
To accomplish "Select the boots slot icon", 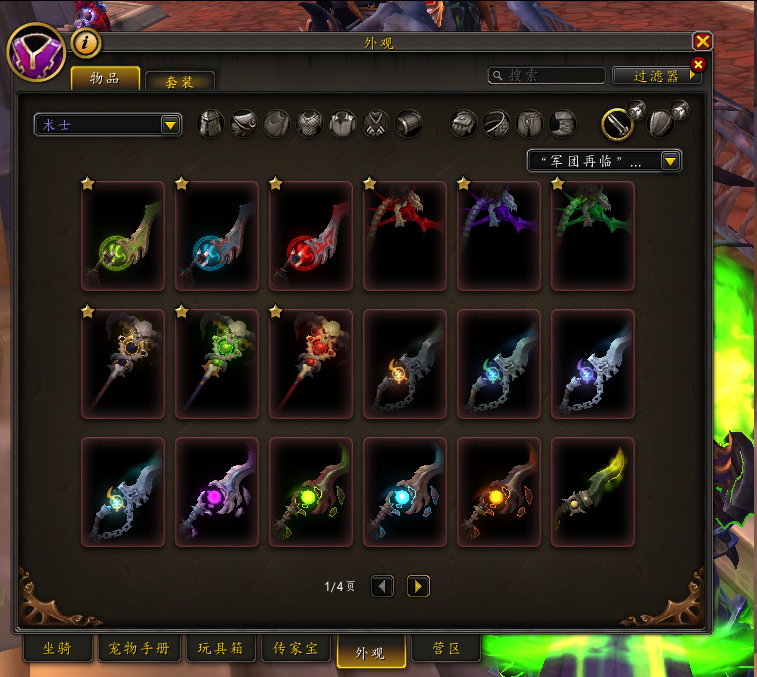I will point(563,124).
